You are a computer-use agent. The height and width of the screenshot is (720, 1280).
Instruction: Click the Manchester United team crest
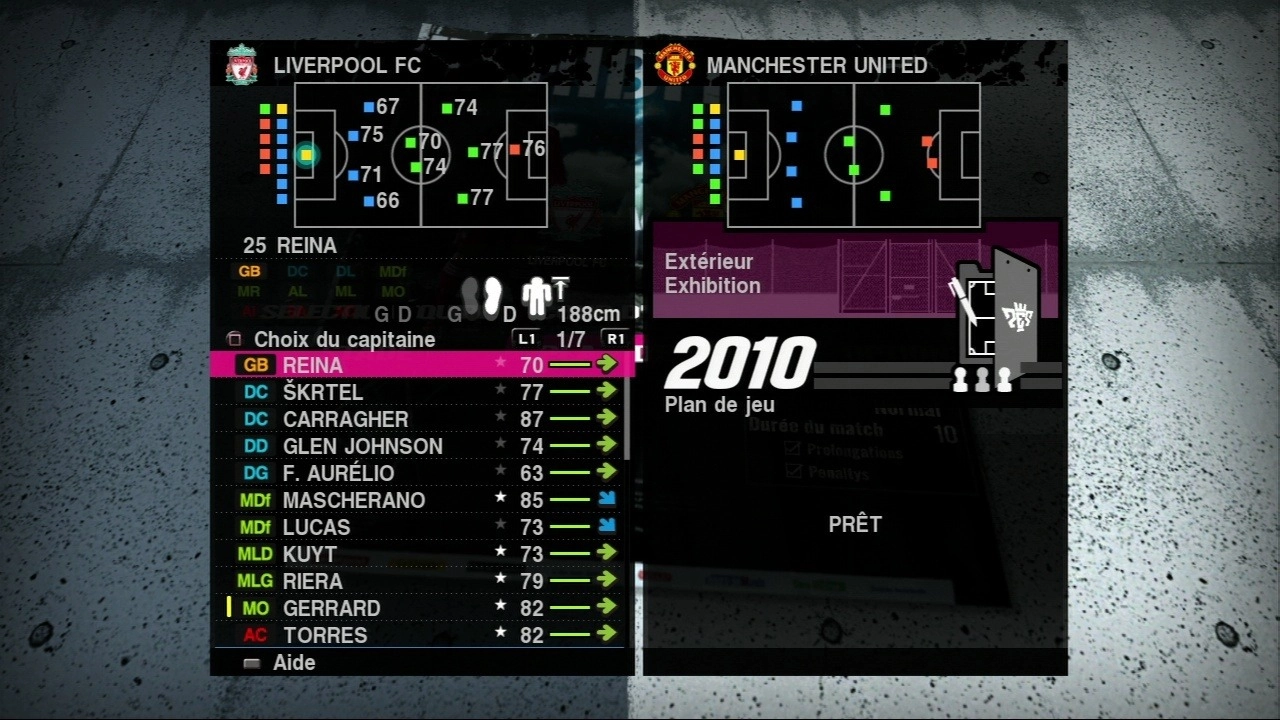[x=675, y=65]
